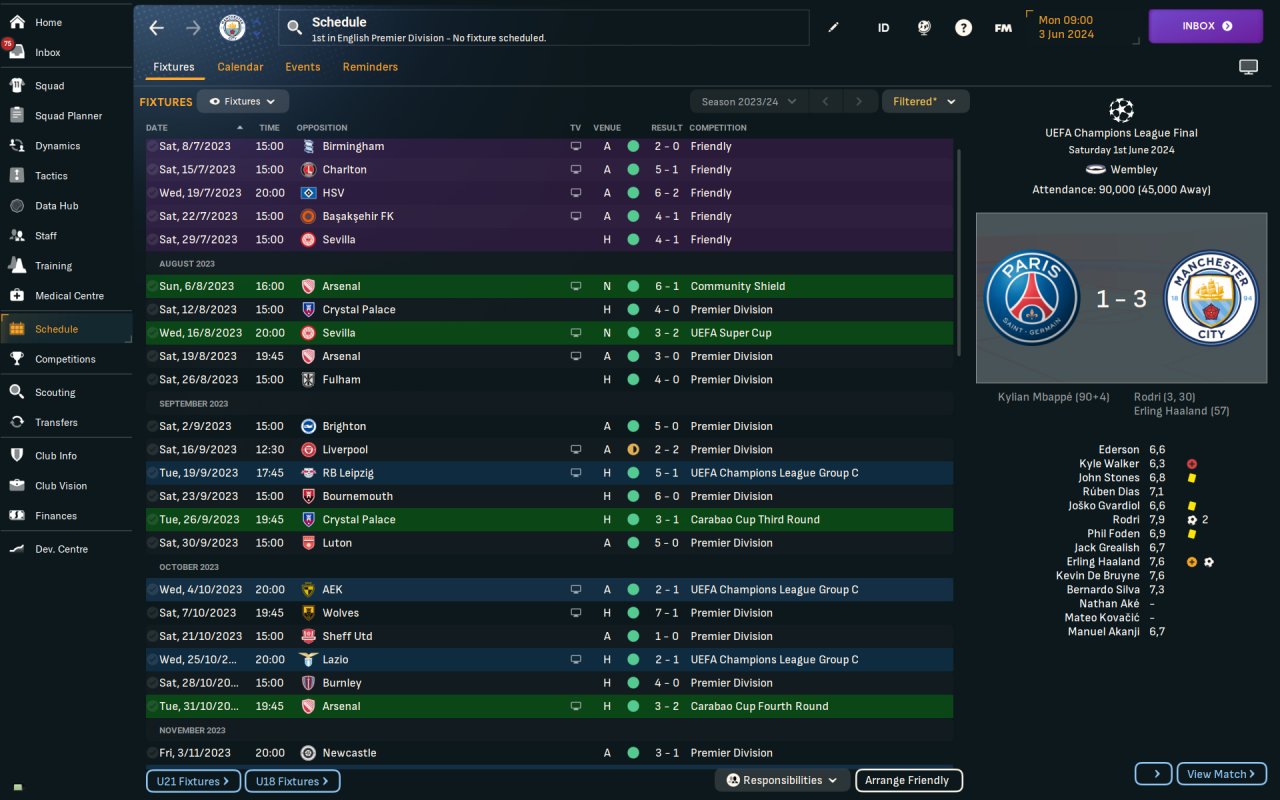Viewport: 1280px width, 800px height.
Task: Open the Reminders tab
Action: pos(370,67)
